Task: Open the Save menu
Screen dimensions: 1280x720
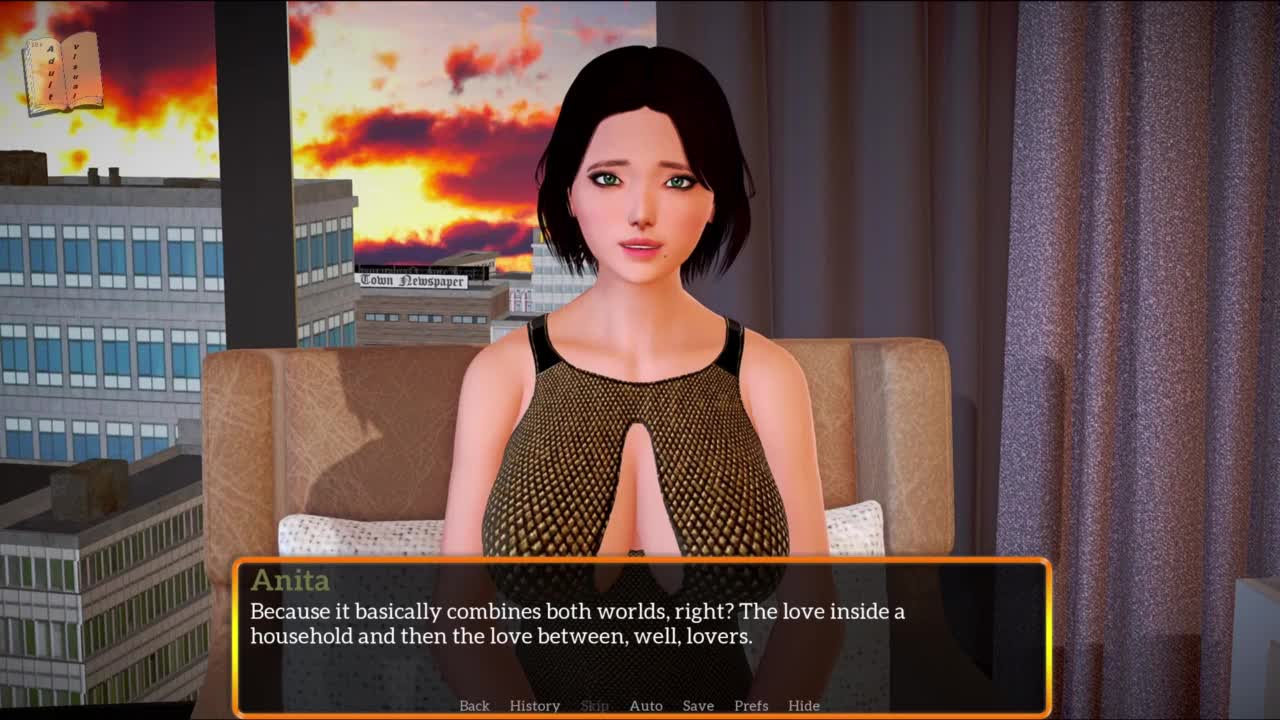Action: [698, 706]
